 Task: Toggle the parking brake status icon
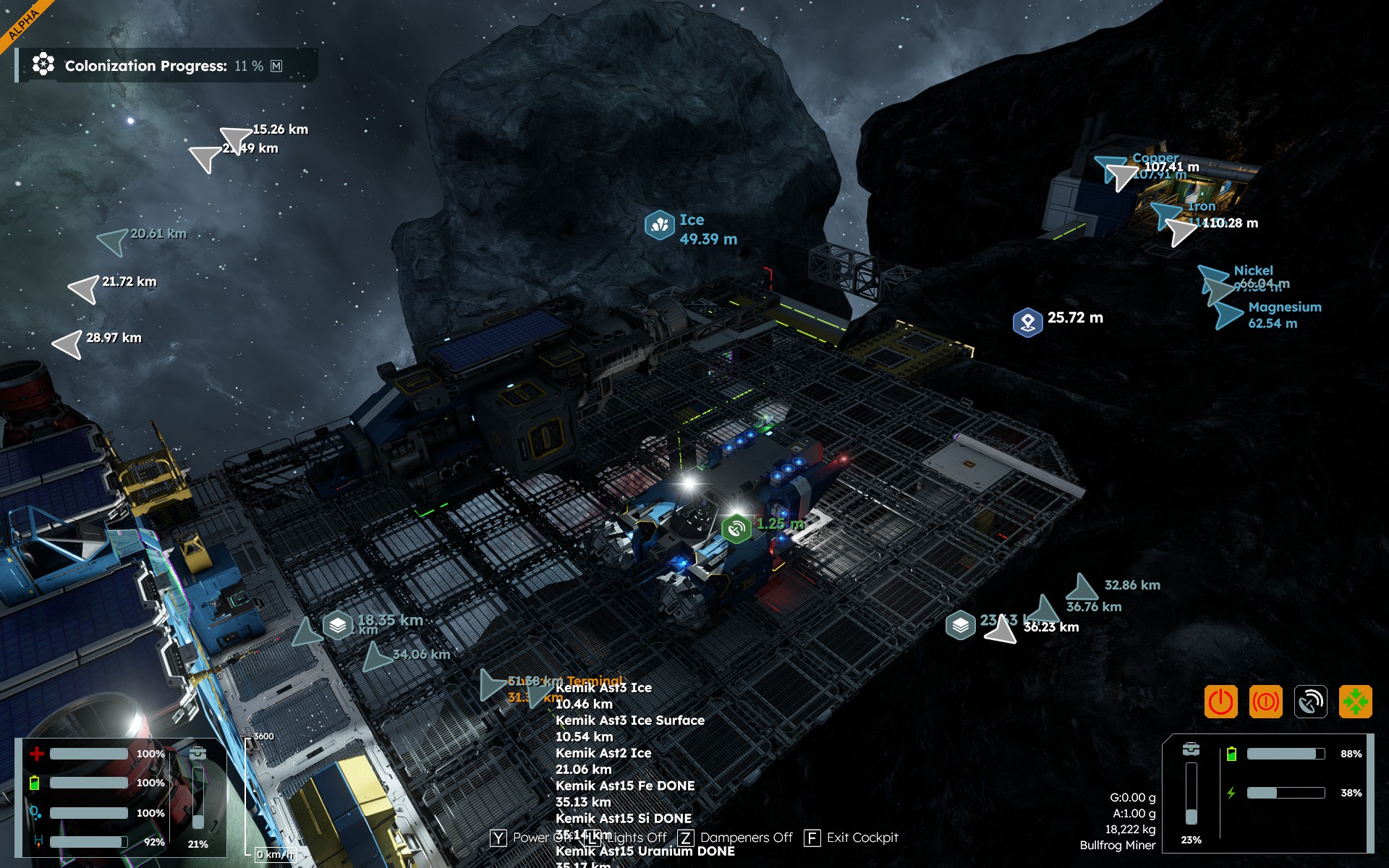click(x=1265, y=702)
